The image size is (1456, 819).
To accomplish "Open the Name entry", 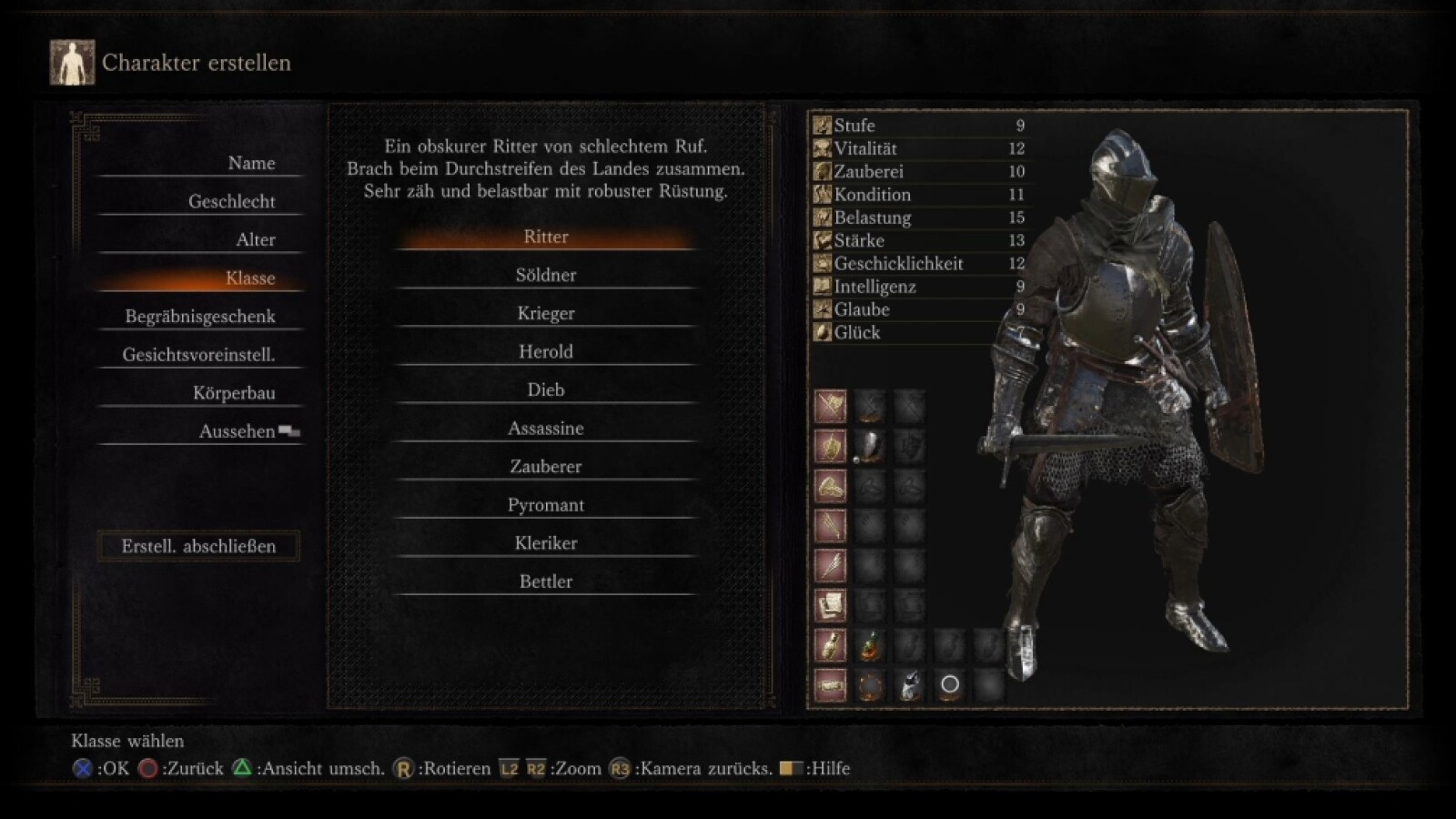I will click(250, 163).
